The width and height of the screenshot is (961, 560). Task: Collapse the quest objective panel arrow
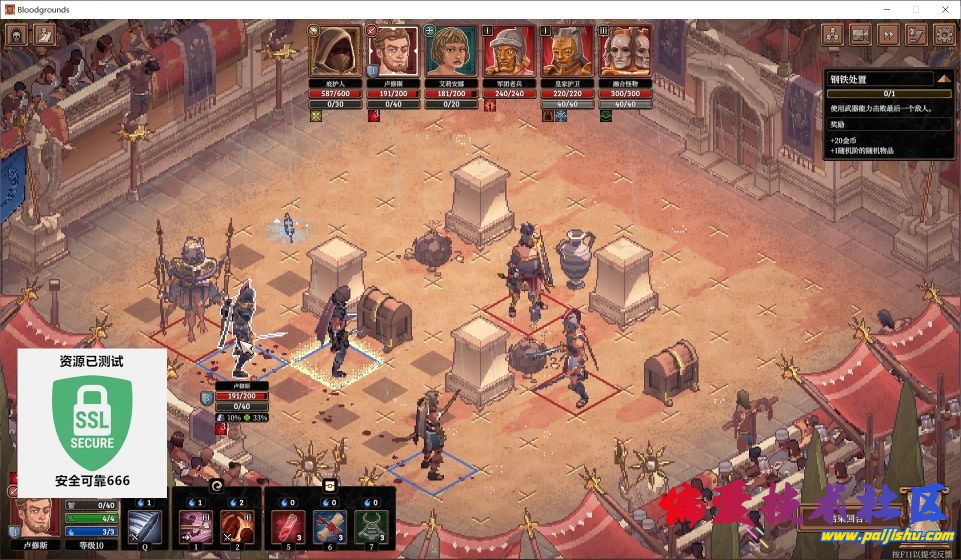click(x=943, y=78)
